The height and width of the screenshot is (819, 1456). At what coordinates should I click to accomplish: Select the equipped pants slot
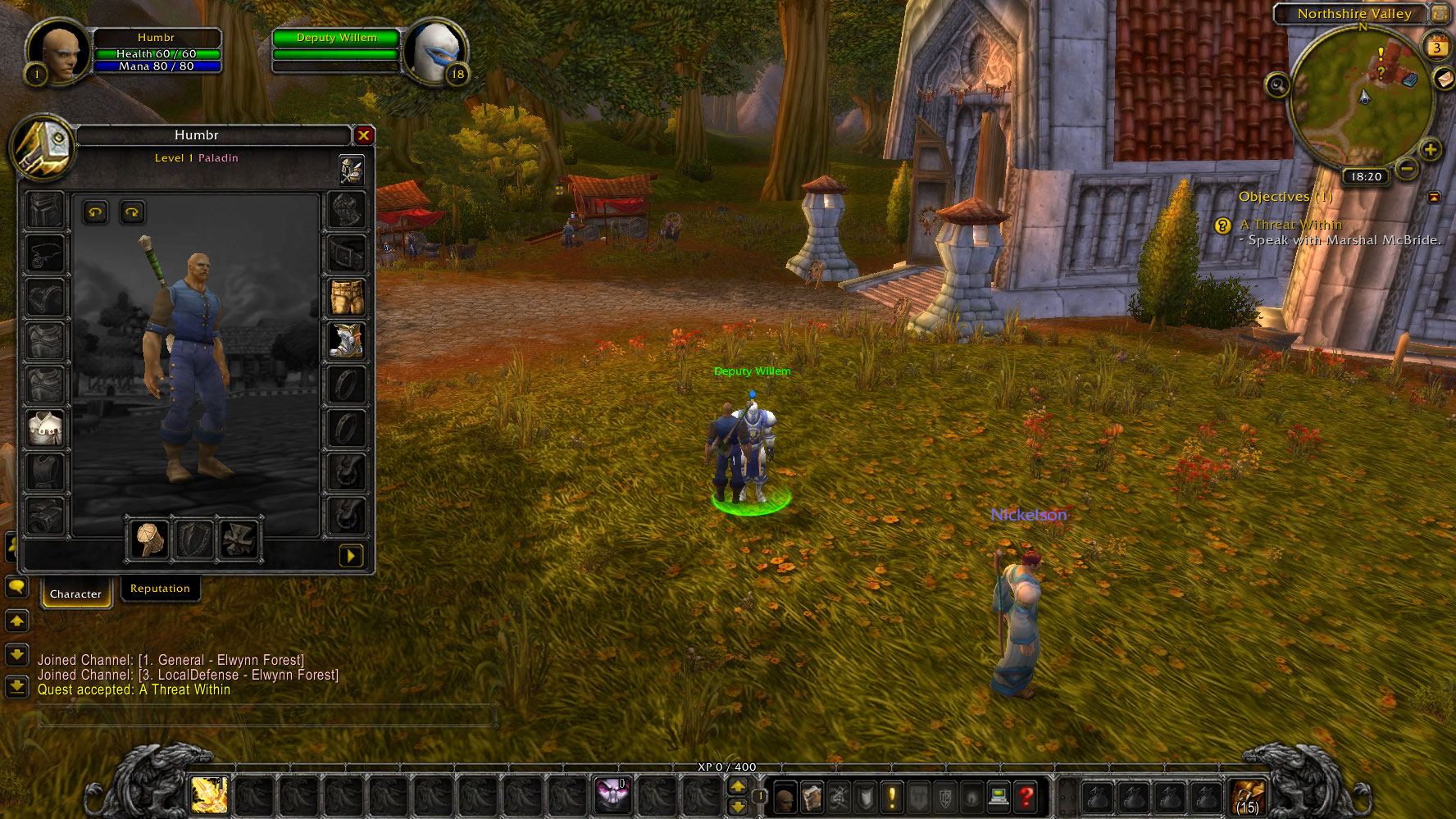(x=347, y=297)
